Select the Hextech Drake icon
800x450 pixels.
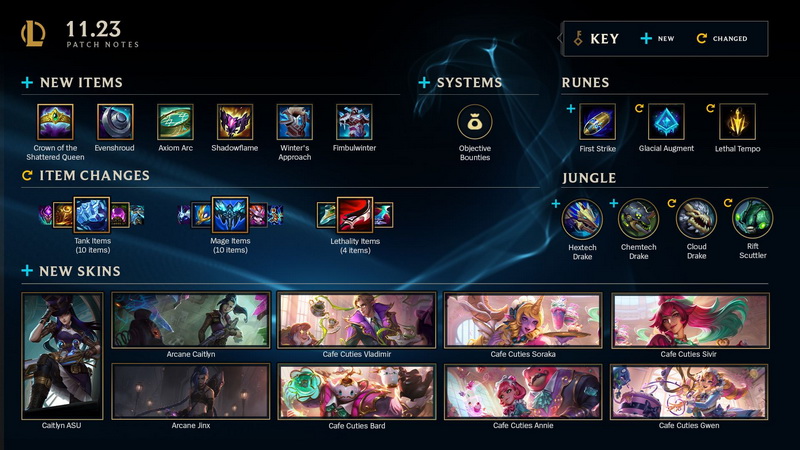(582, 218)
